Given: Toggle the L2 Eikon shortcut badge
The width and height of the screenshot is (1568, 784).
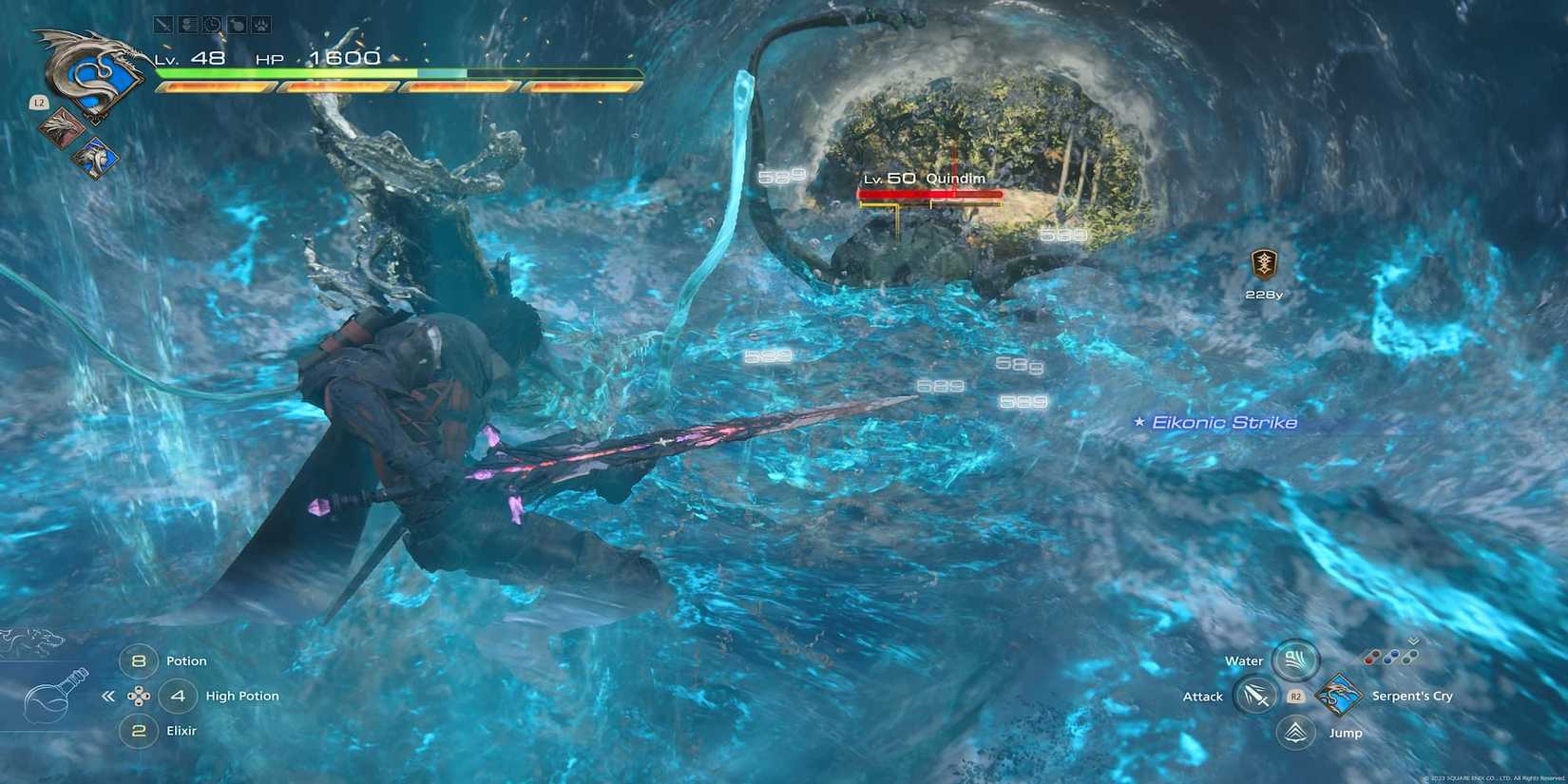Looking at the screenshot, I should [38, 103].
